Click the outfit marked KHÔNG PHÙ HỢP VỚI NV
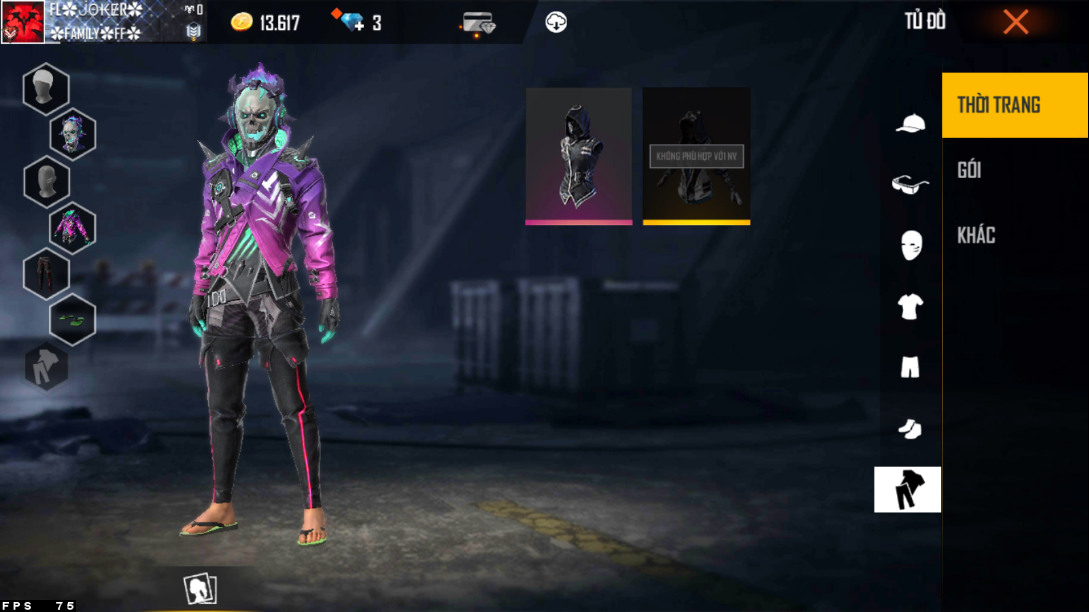Screen dimensions: 1089x612 (696, 155)
